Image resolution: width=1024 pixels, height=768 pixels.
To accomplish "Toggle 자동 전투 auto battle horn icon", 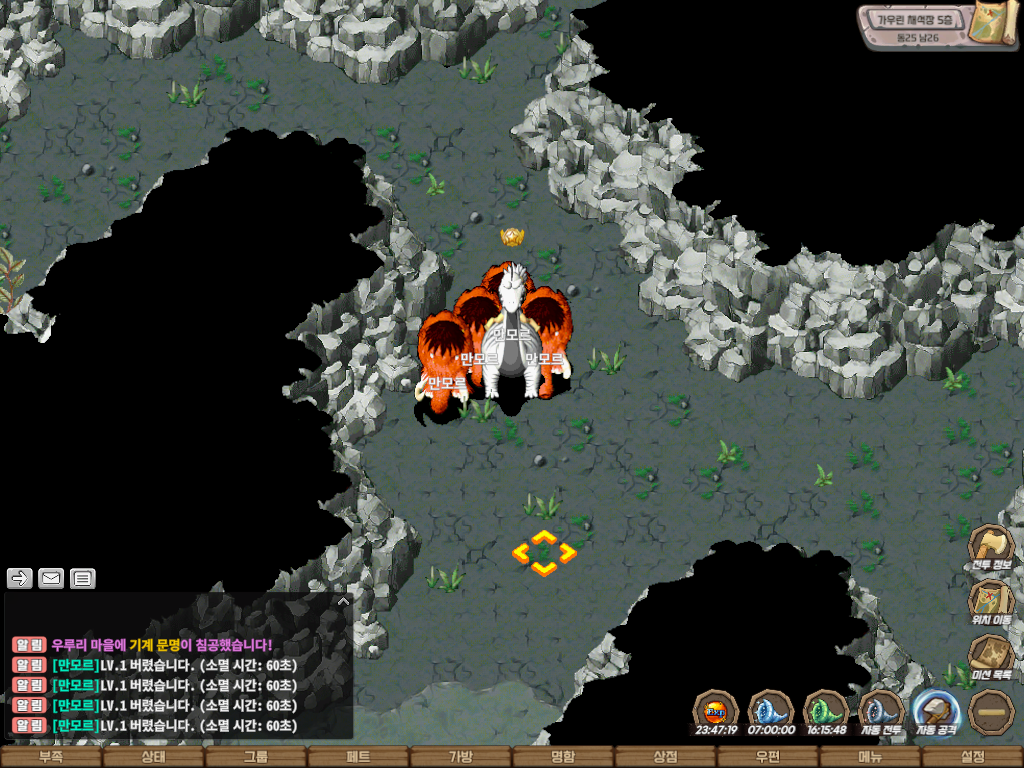I will coord(882,711).
